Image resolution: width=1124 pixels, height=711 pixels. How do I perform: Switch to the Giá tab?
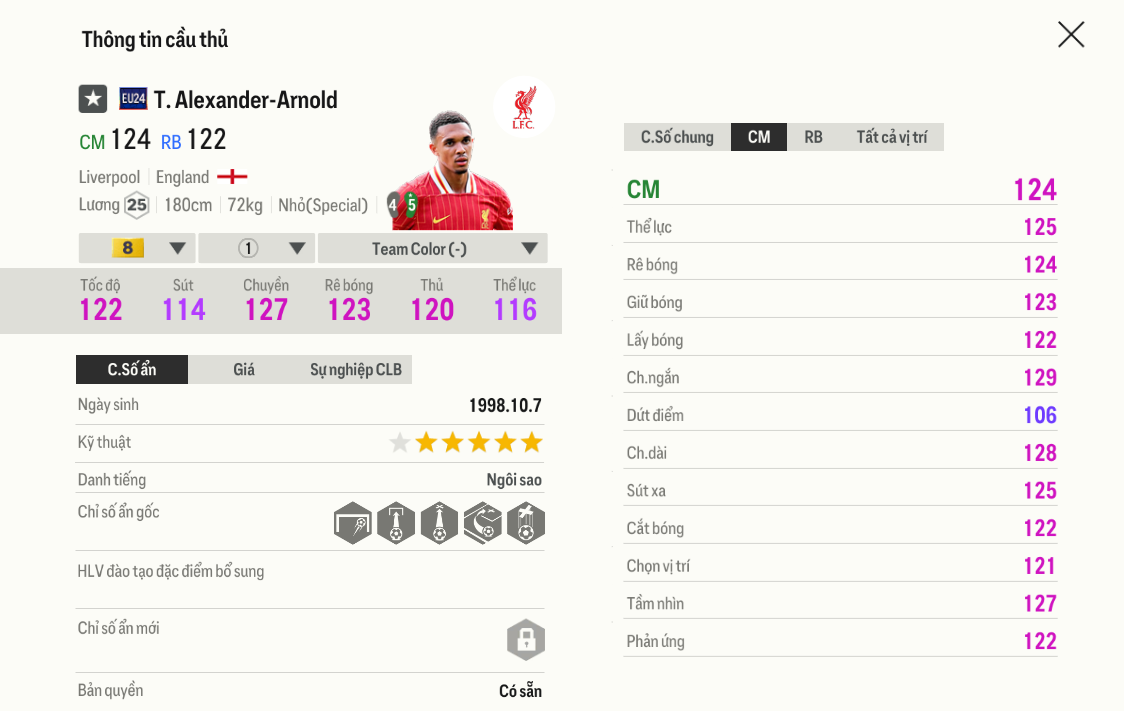[244, 370]
